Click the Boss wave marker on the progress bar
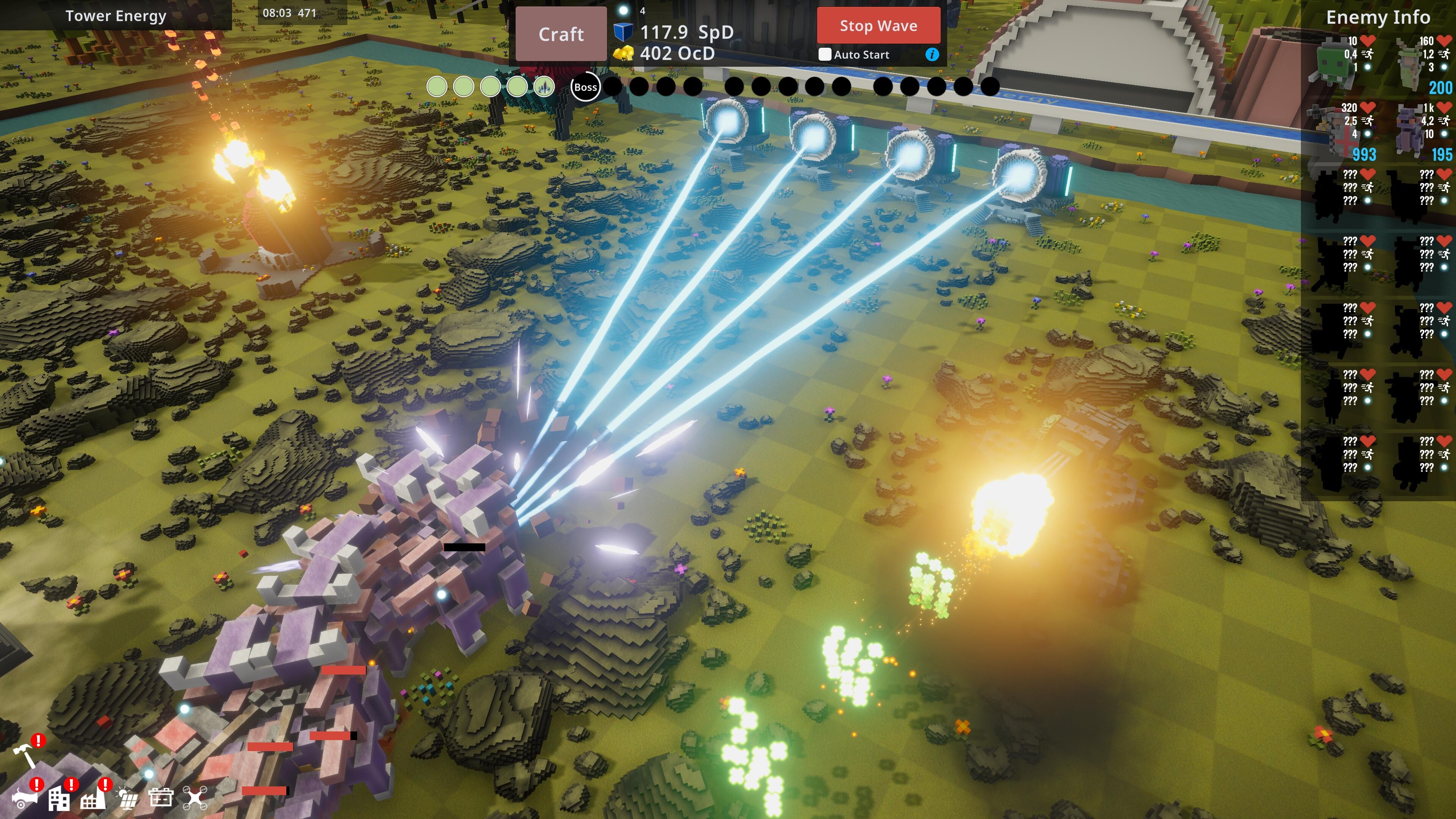1456x819 pixels. [x=585, y=87]
